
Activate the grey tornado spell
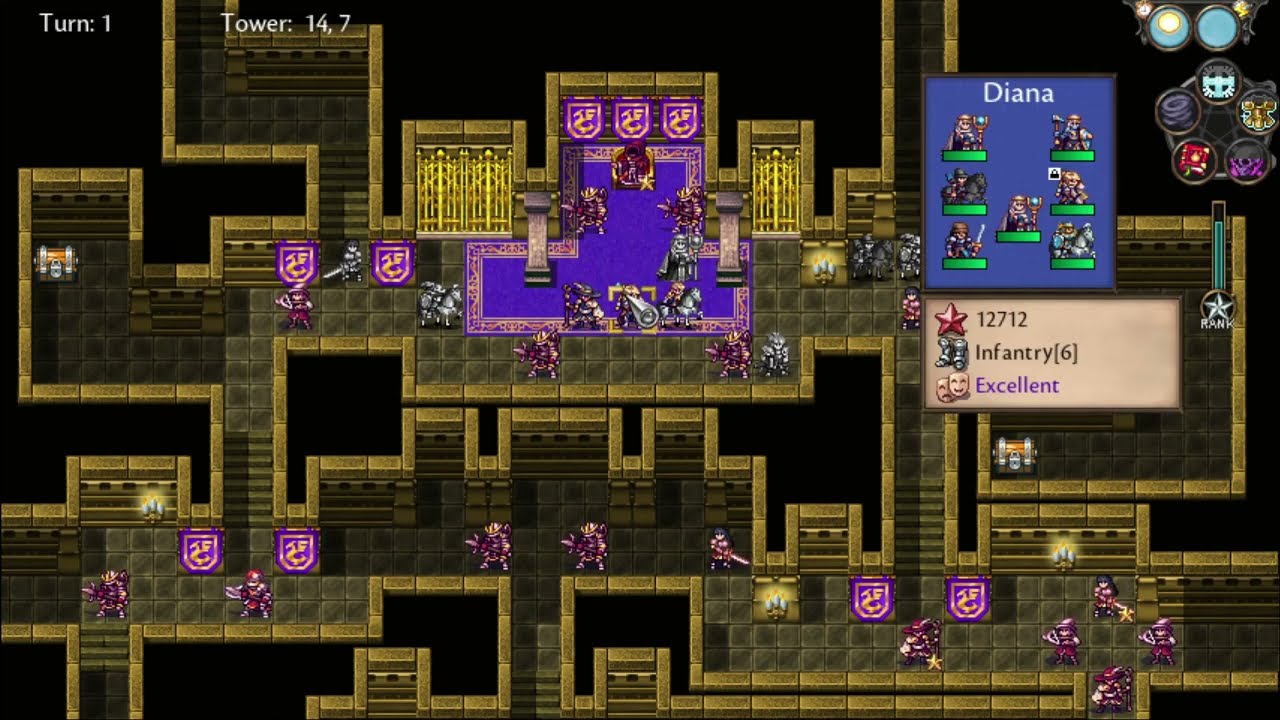tap(1178, 111)
